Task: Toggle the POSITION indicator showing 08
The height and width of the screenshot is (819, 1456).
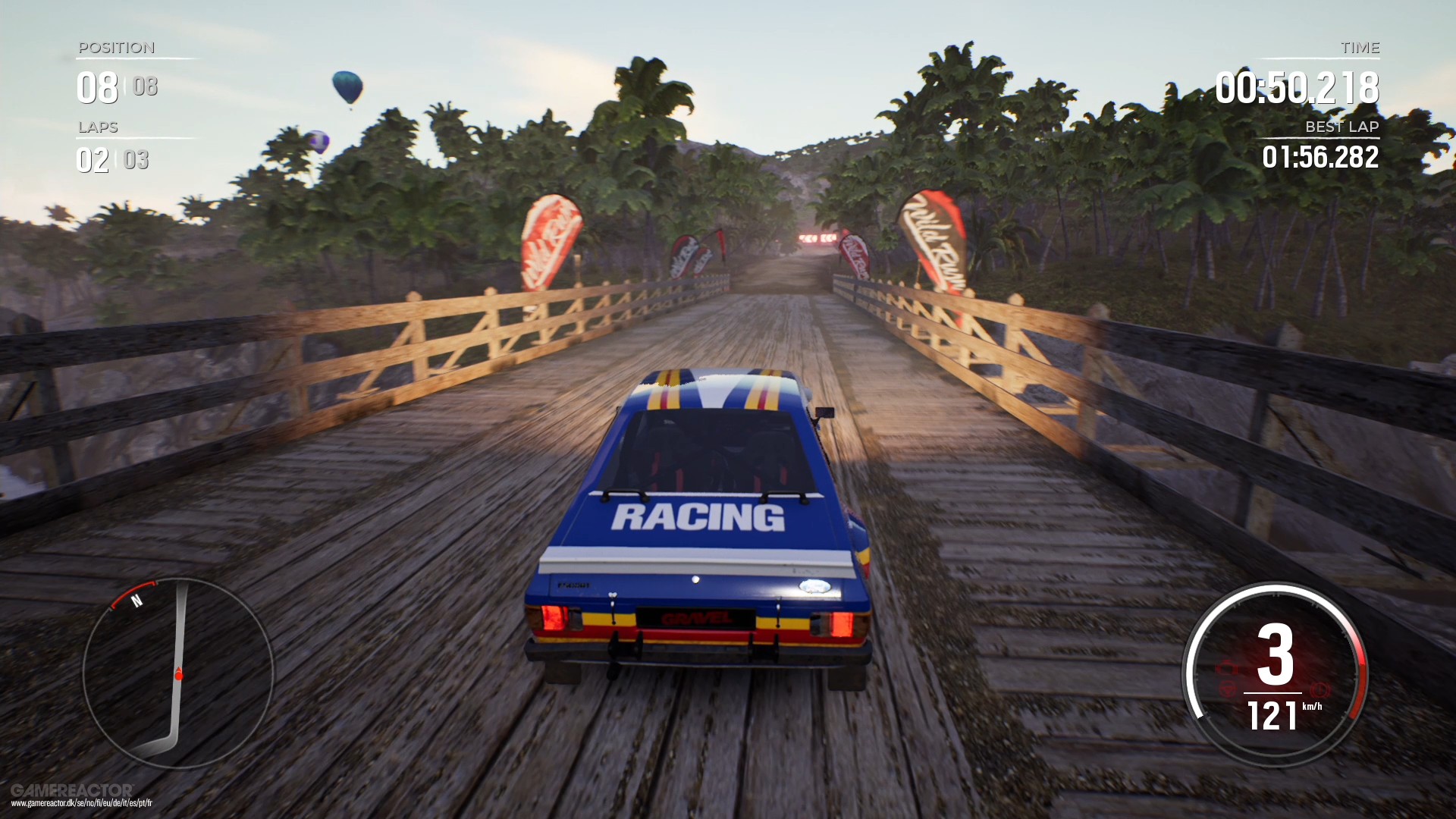Action: [97, 87]
